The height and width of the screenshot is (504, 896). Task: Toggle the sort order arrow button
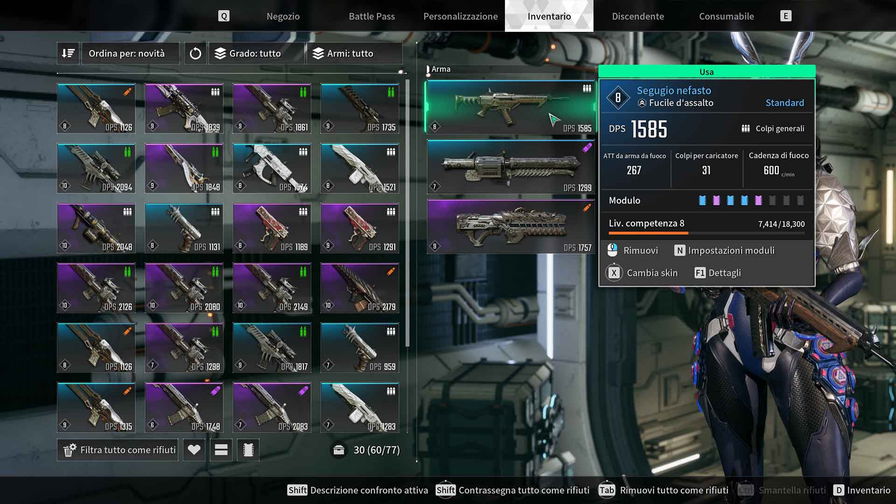coord(68,53)
